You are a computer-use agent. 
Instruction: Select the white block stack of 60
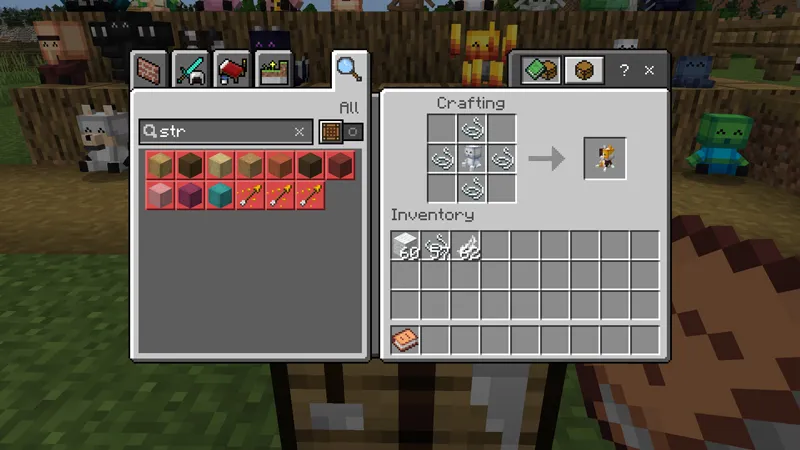tap(406, 245)
